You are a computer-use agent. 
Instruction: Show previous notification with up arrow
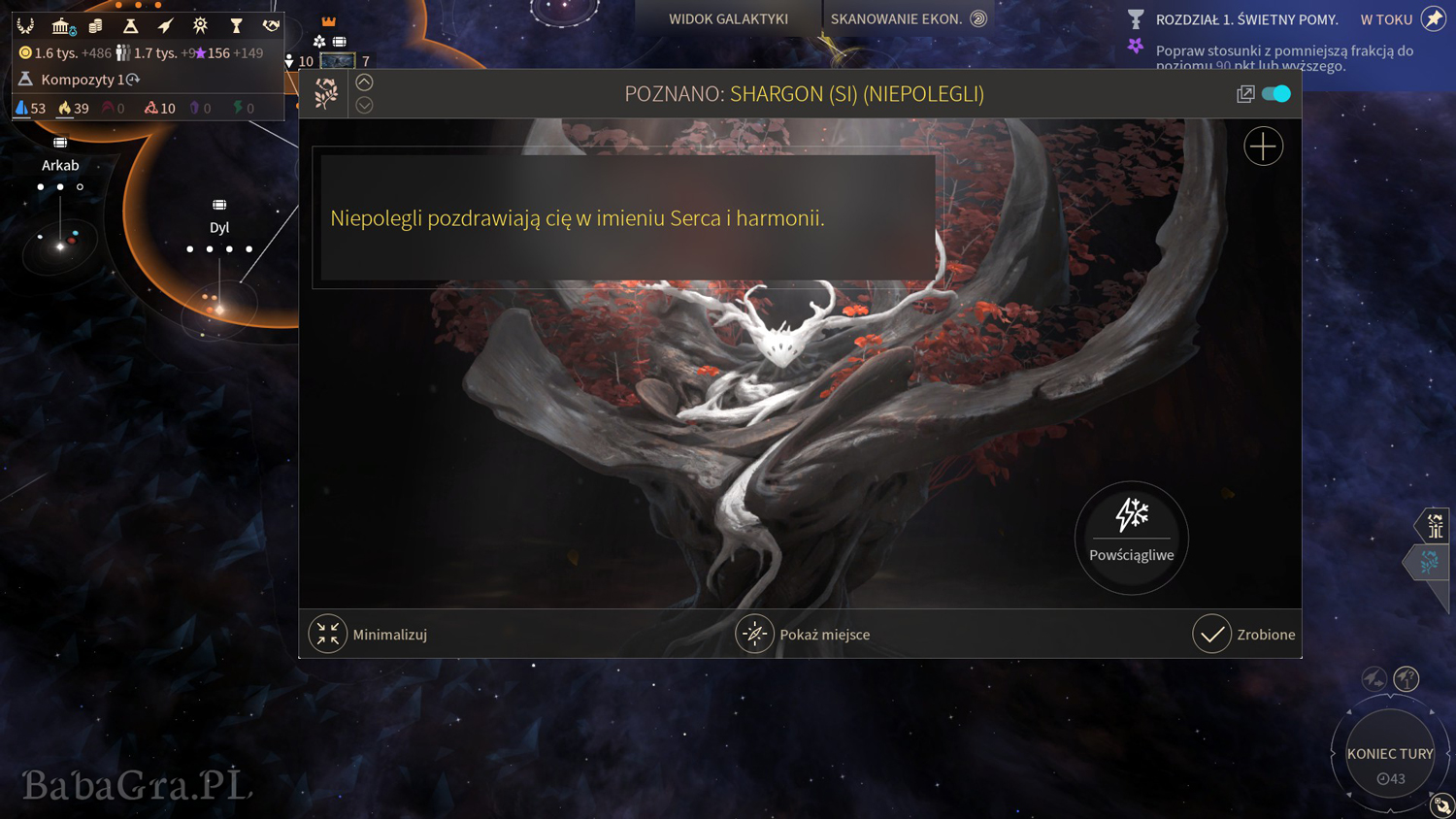tap(364, 82)
